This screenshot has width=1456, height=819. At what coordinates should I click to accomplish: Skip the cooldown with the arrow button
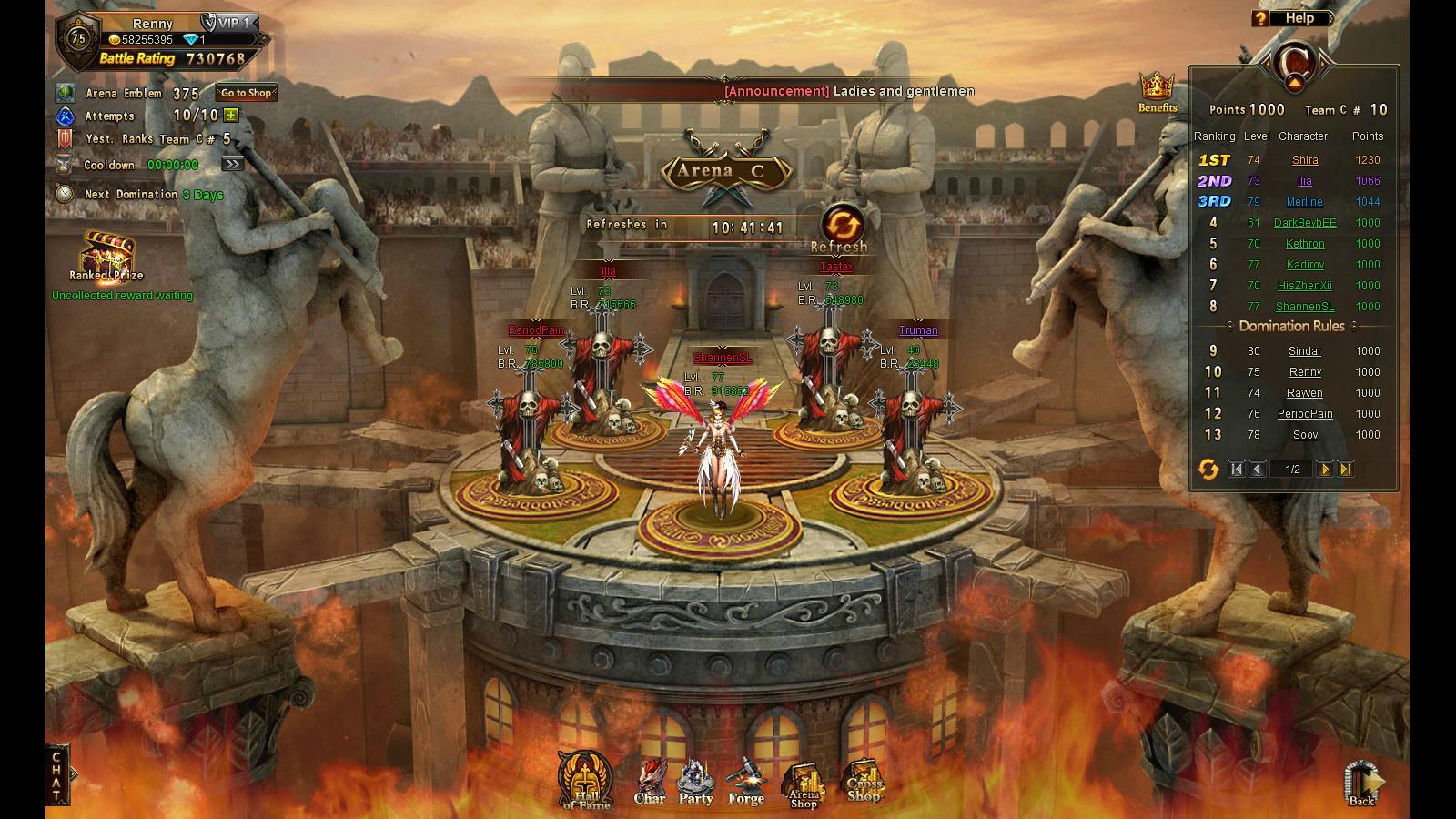click(x=233, y=165)
